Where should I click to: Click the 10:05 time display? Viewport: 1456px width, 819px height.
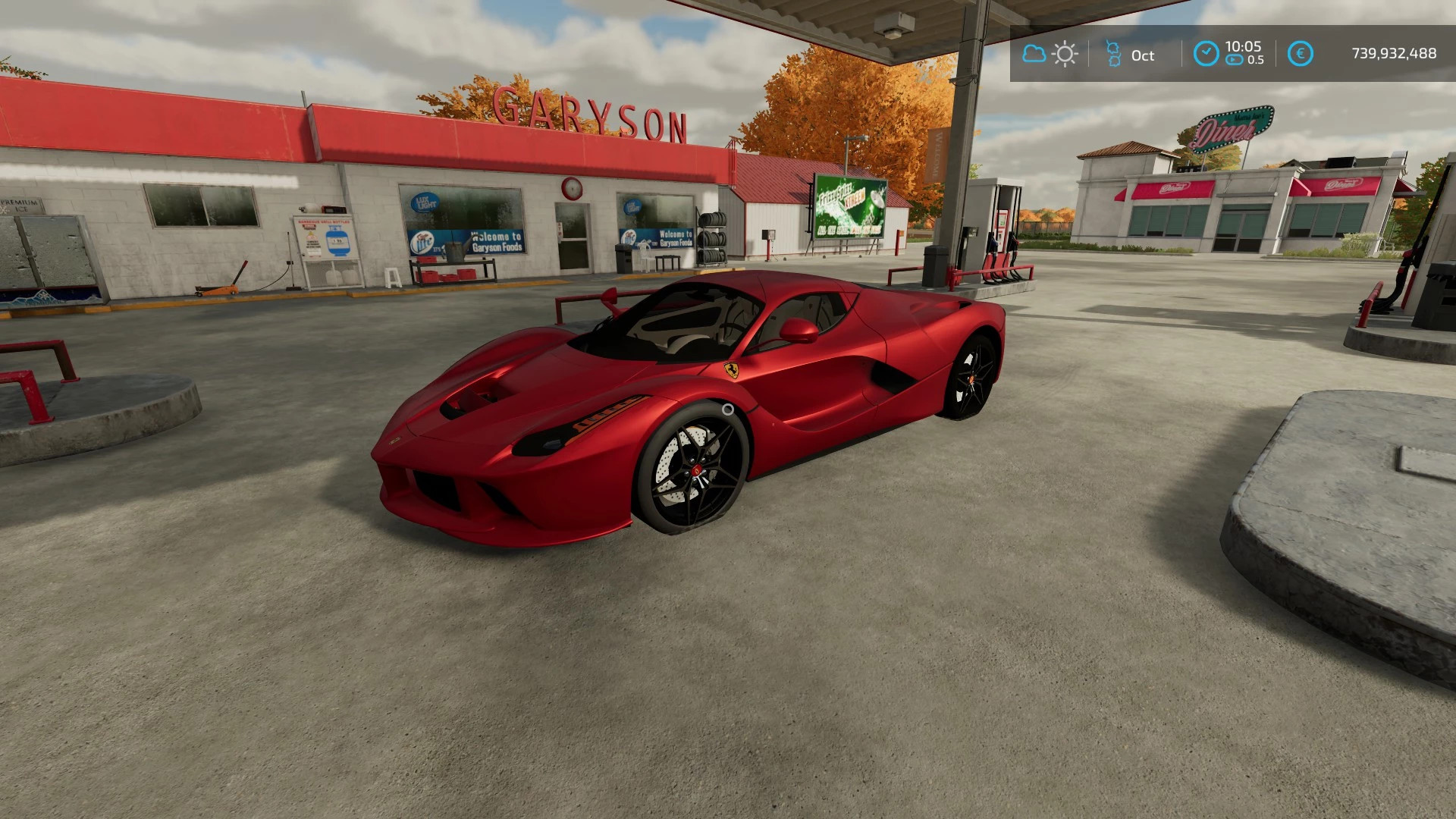tap(1242, 47)
